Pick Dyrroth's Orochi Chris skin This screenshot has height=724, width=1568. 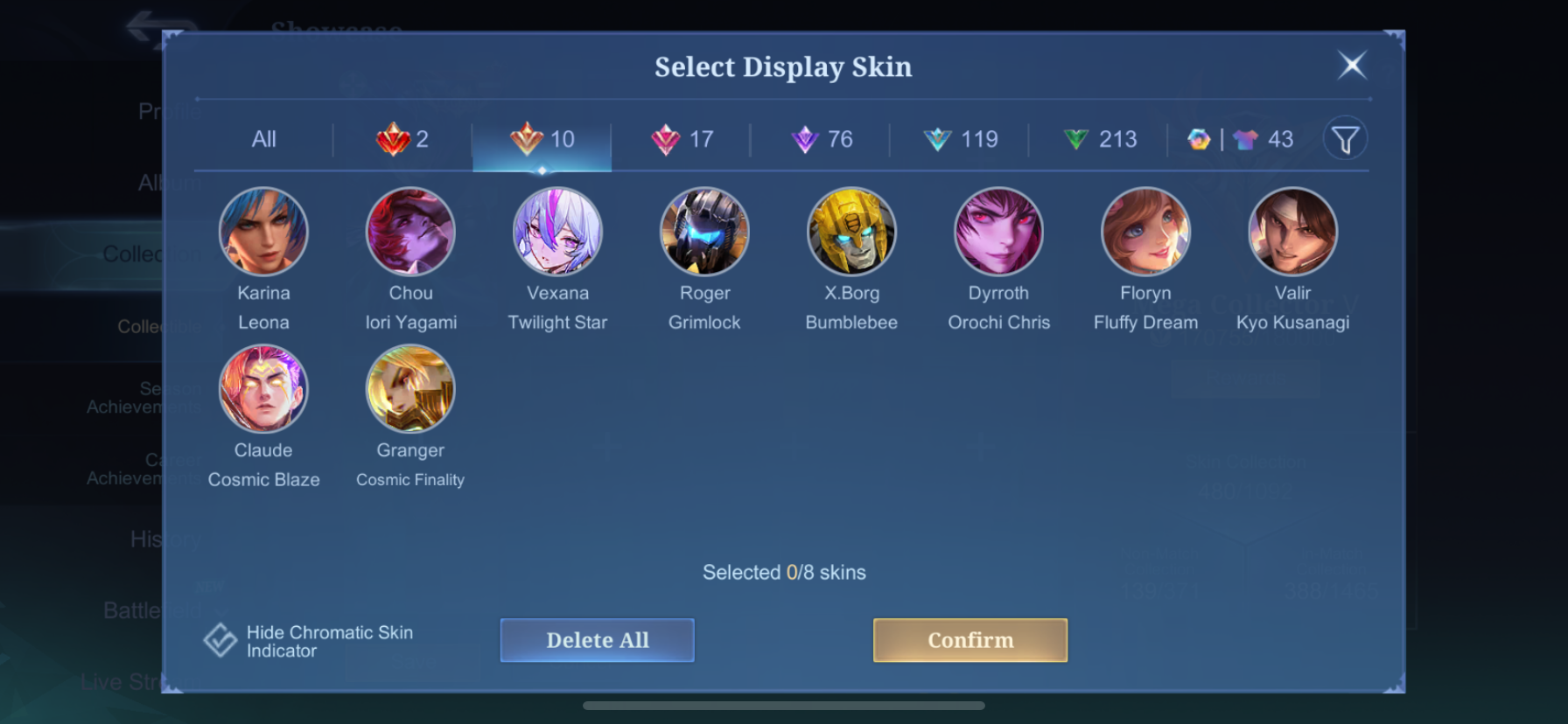pos(998,232)
